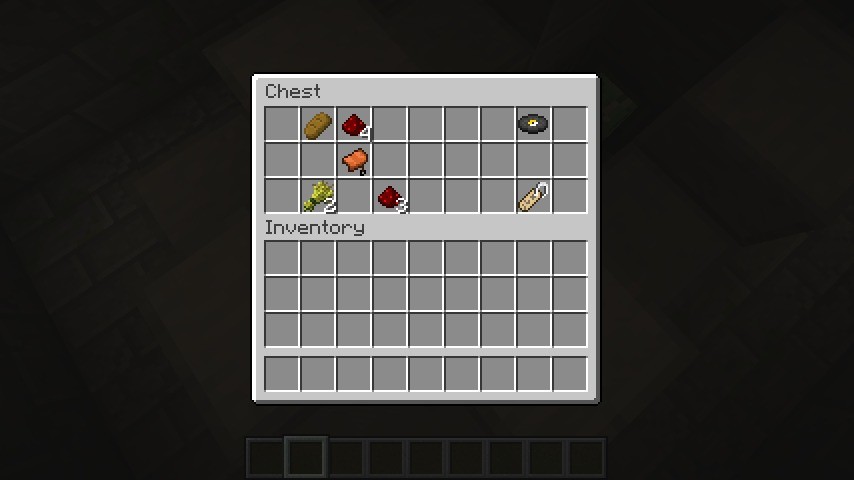
Task: Take the music disc from the chest
Action: coord(533,125)
